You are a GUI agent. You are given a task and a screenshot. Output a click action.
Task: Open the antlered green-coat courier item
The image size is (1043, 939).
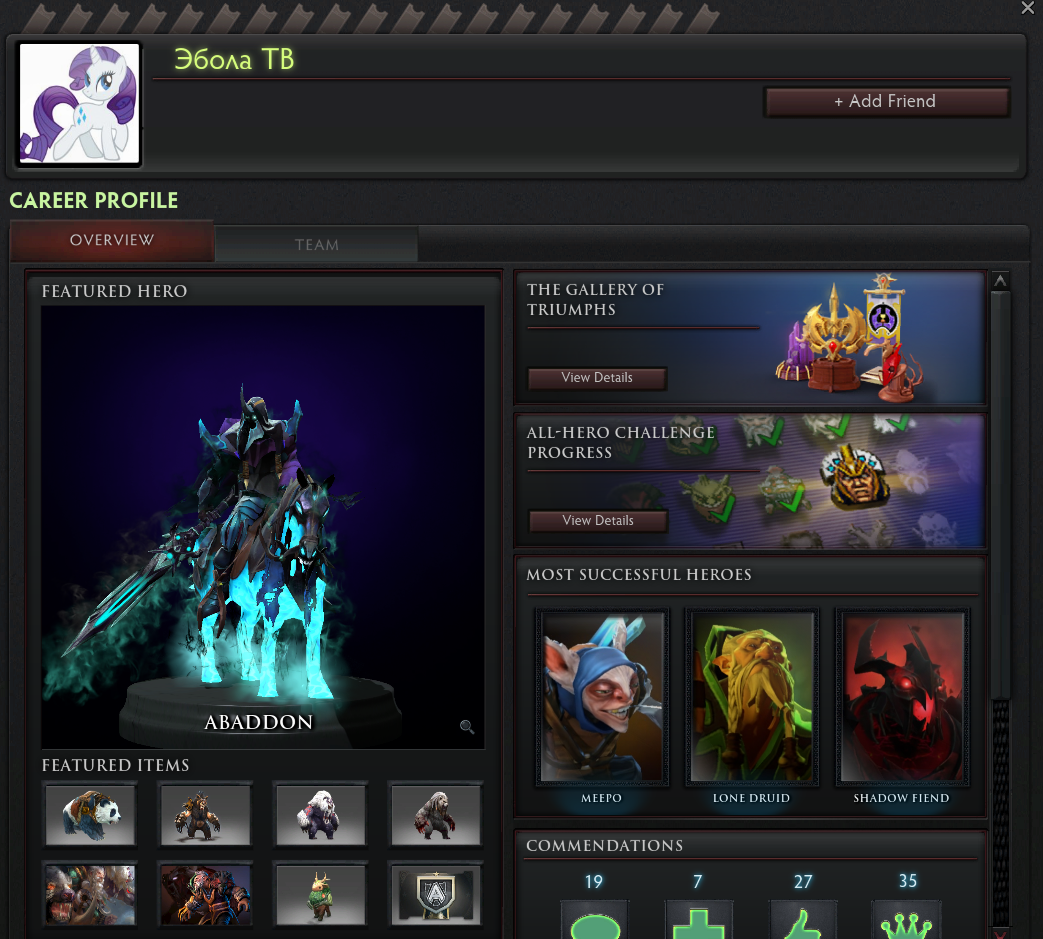point(320,894)
